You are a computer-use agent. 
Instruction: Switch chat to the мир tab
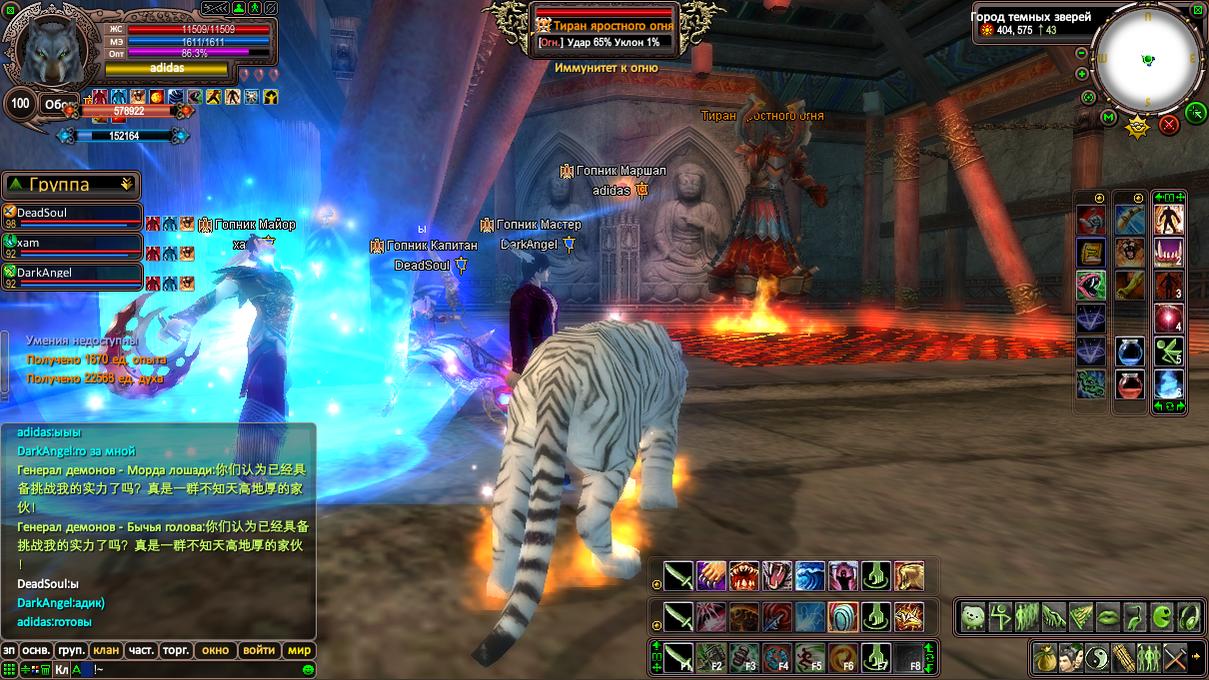tap(299, 650)
